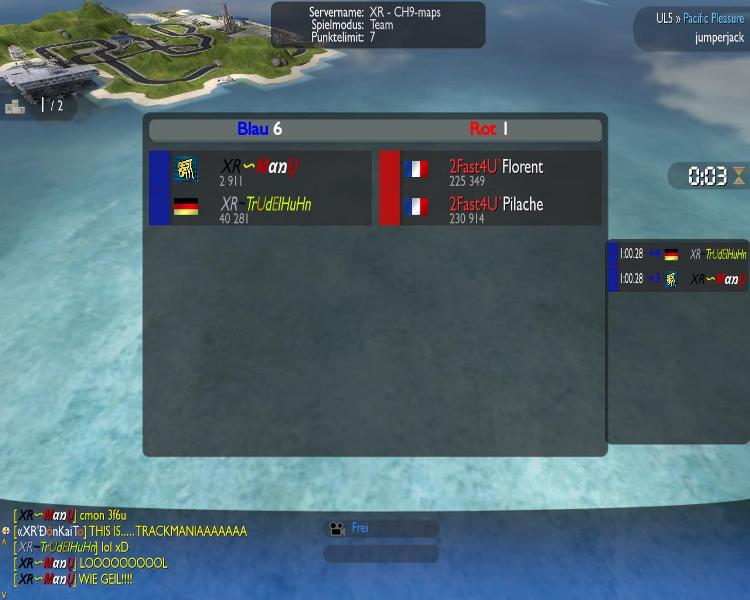Toggle the Frei camera button
Viewport: 750px width, 600px height.
(381, 528)
